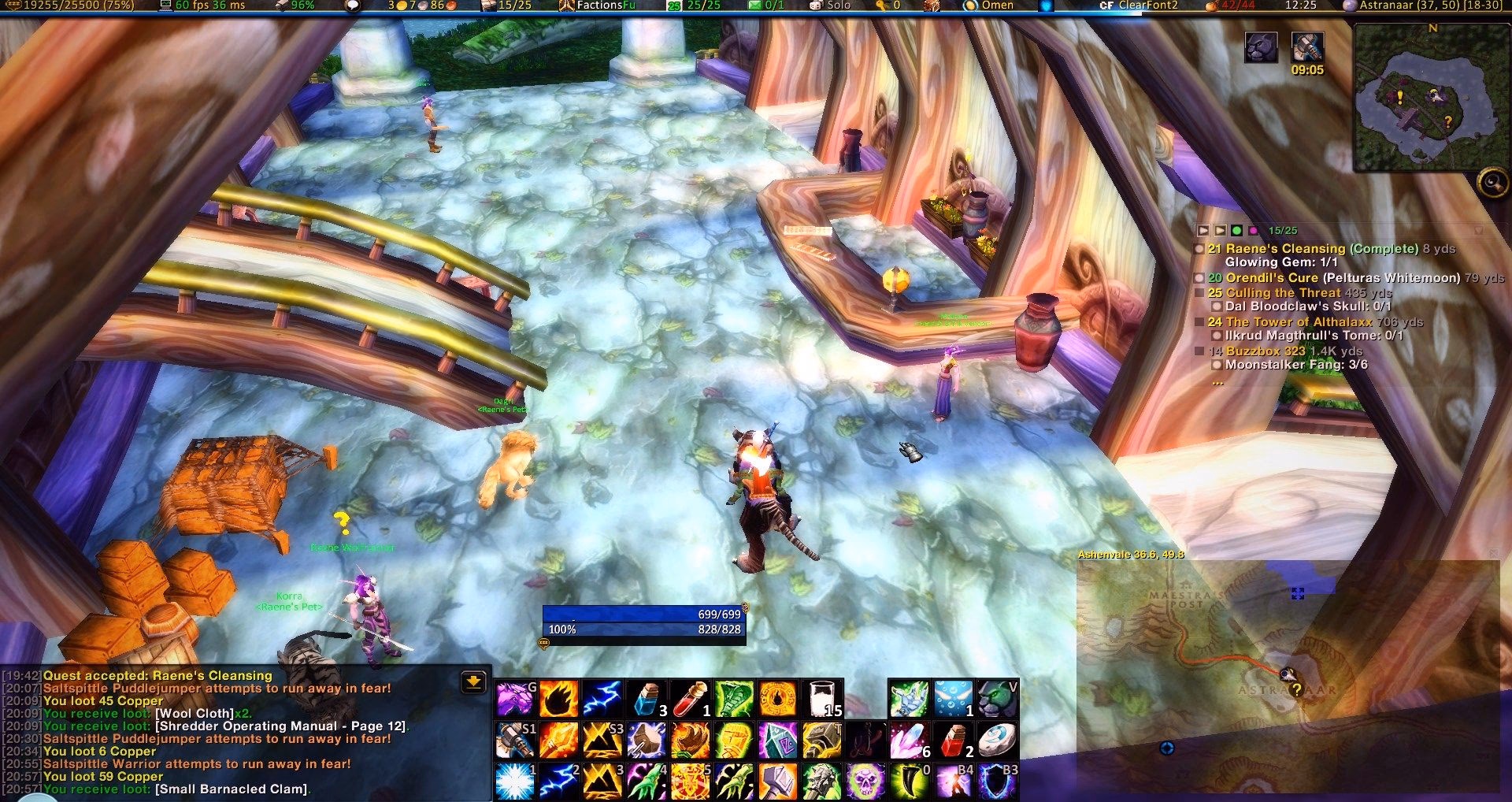Activate the green cobra ability
Image resolution: width=1512 pixels, height=802 pixels.
pyautogui.click(x=733, y=699)
